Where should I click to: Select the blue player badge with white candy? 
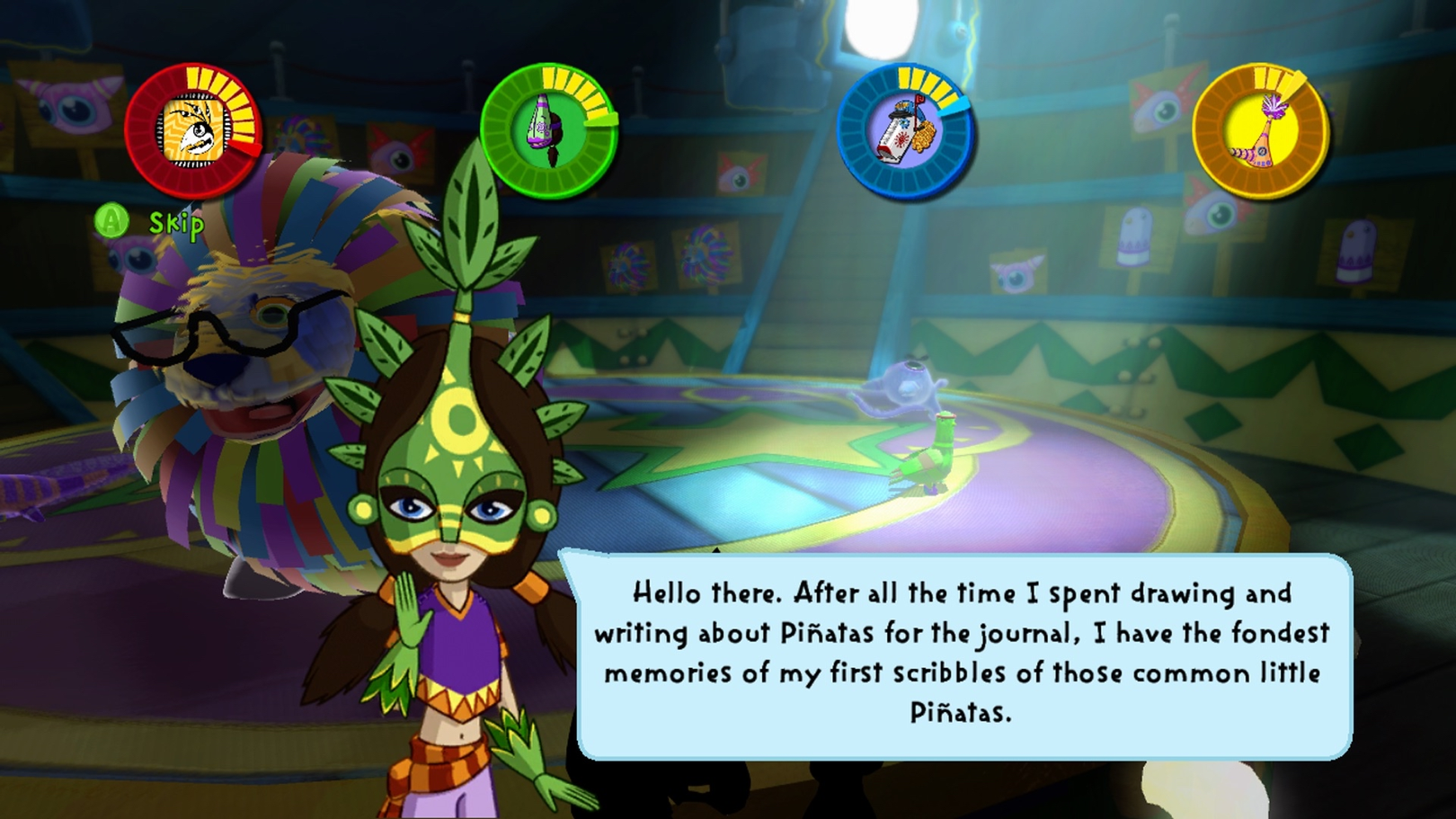click(904, 131)
